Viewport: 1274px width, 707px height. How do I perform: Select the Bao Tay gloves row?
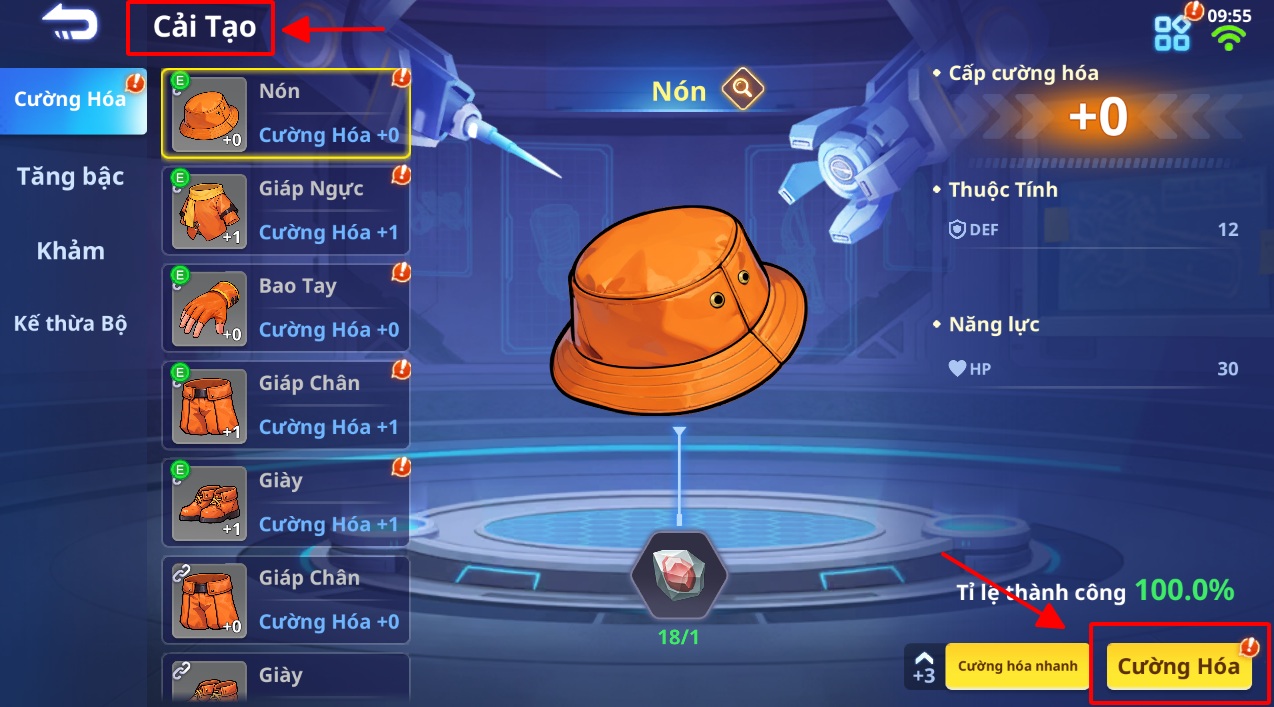coord(286,308)
